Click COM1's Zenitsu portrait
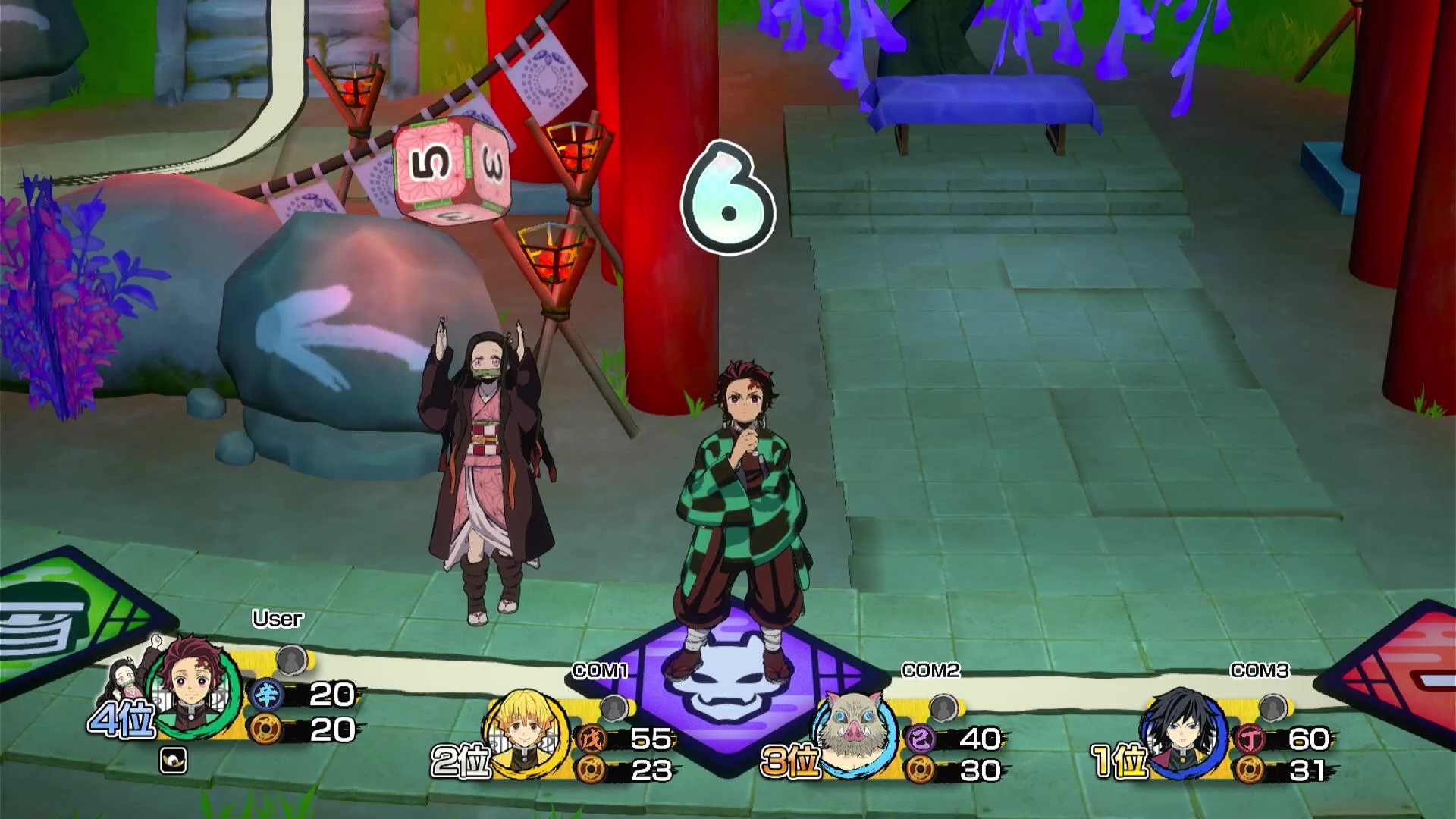This screenshot has width=1456, height=819. pyautogui.click(x=526, y=732)
